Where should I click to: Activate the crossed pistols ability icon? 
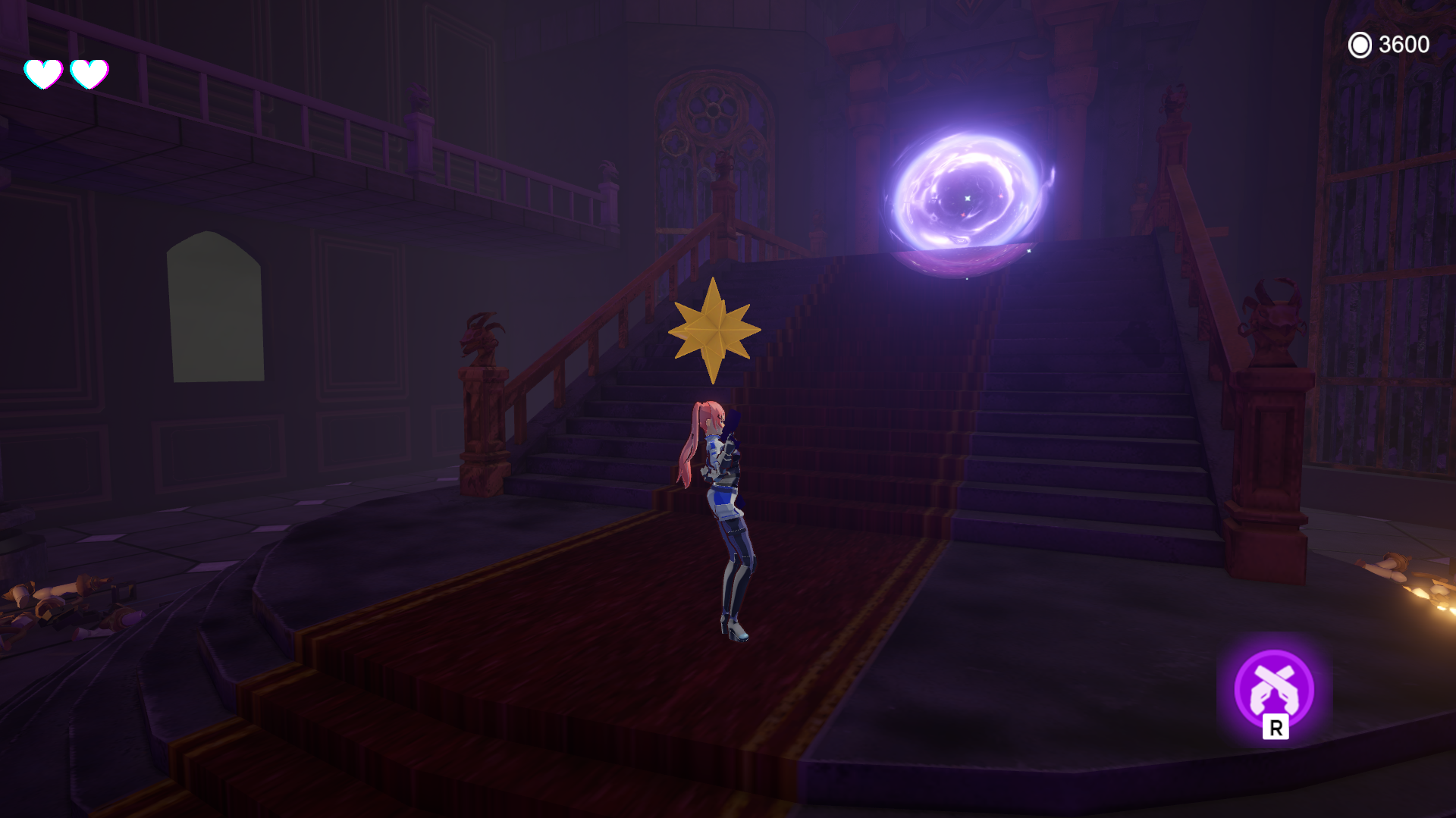coord(1274,688)
